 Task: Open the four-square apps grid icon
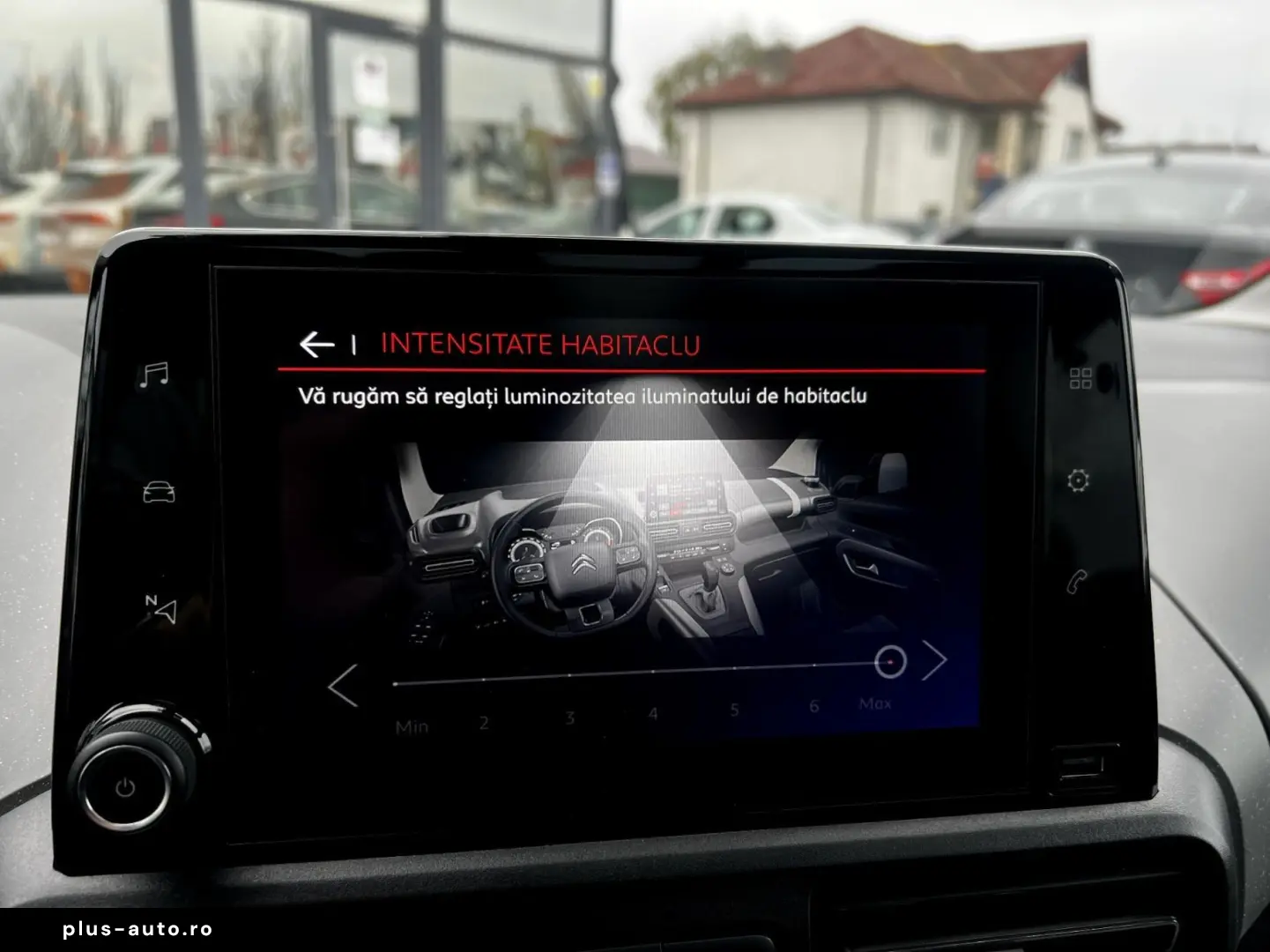1081,378
